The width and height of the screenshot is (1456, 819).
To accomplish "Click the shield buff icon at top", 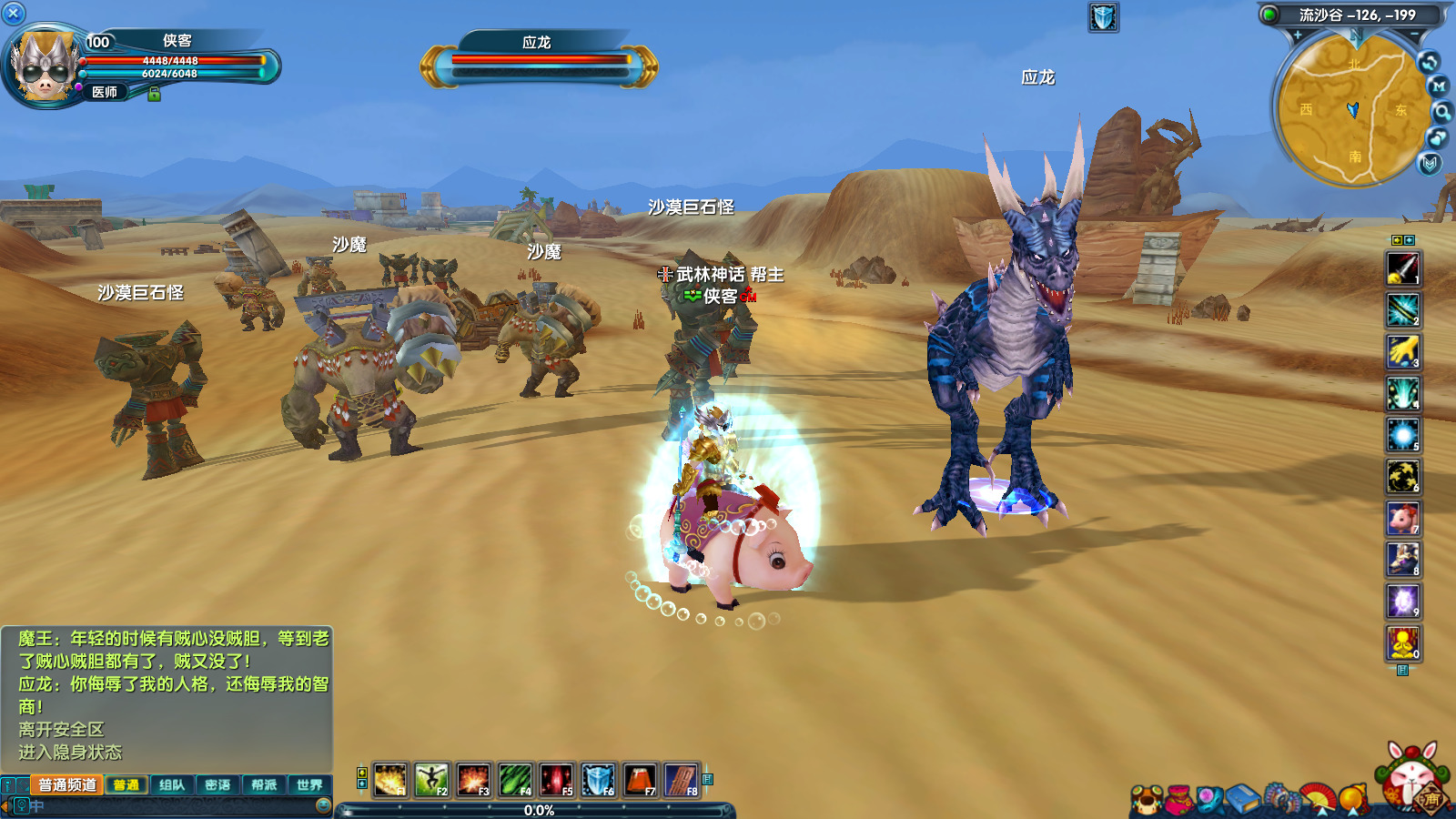I will point(1103,17).
